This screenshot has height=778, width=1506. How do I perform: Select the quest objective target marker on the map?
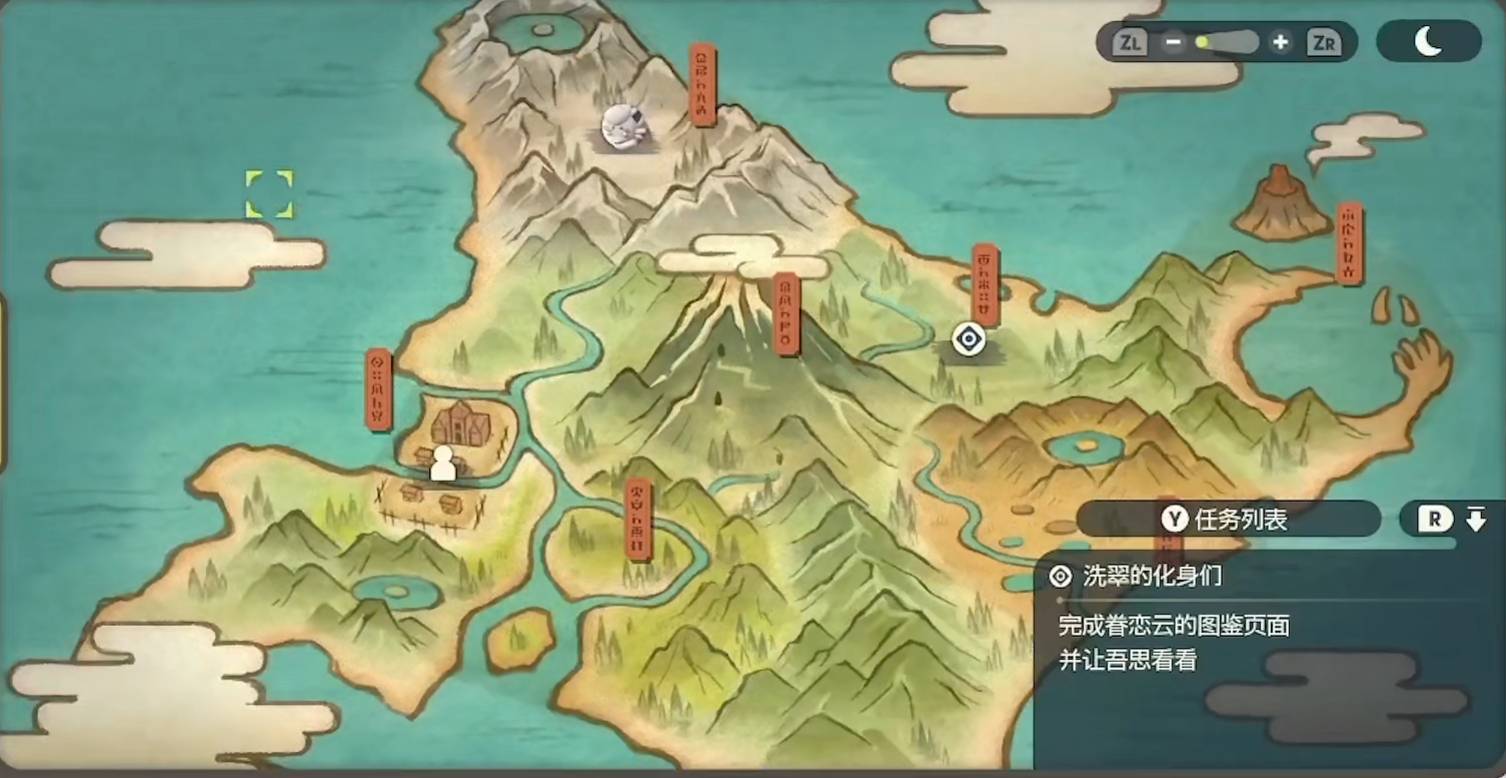point(968,340)
